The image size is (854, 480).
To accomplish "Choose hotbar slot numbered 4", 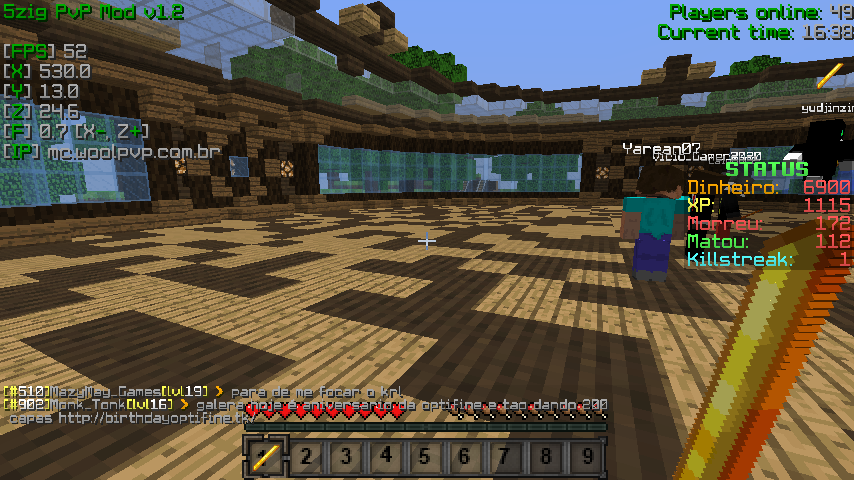I will (385, 458).
